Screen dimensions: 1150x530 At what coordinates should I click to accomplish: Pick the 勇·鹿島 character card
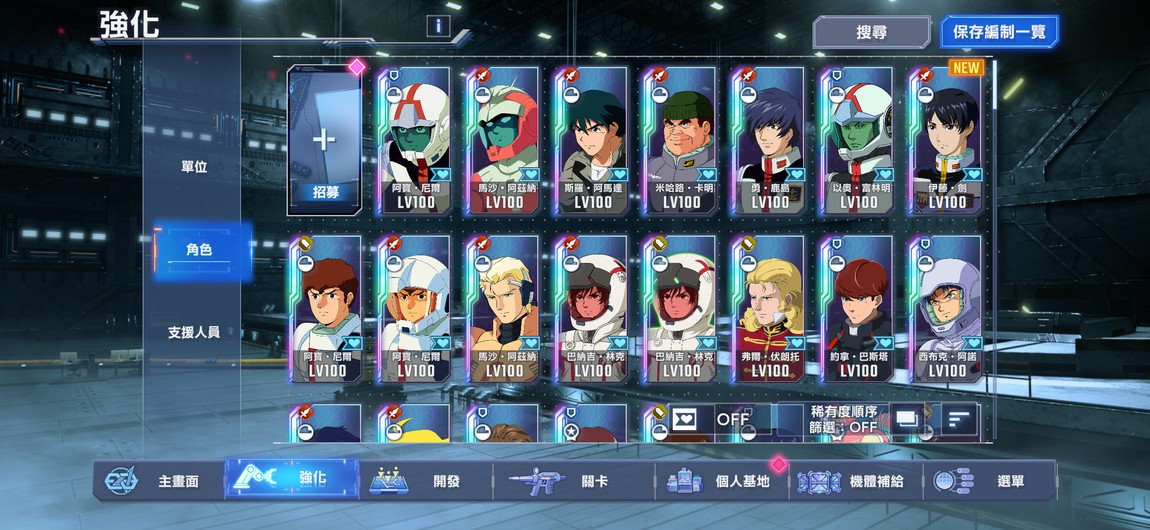tap(769, 140)
